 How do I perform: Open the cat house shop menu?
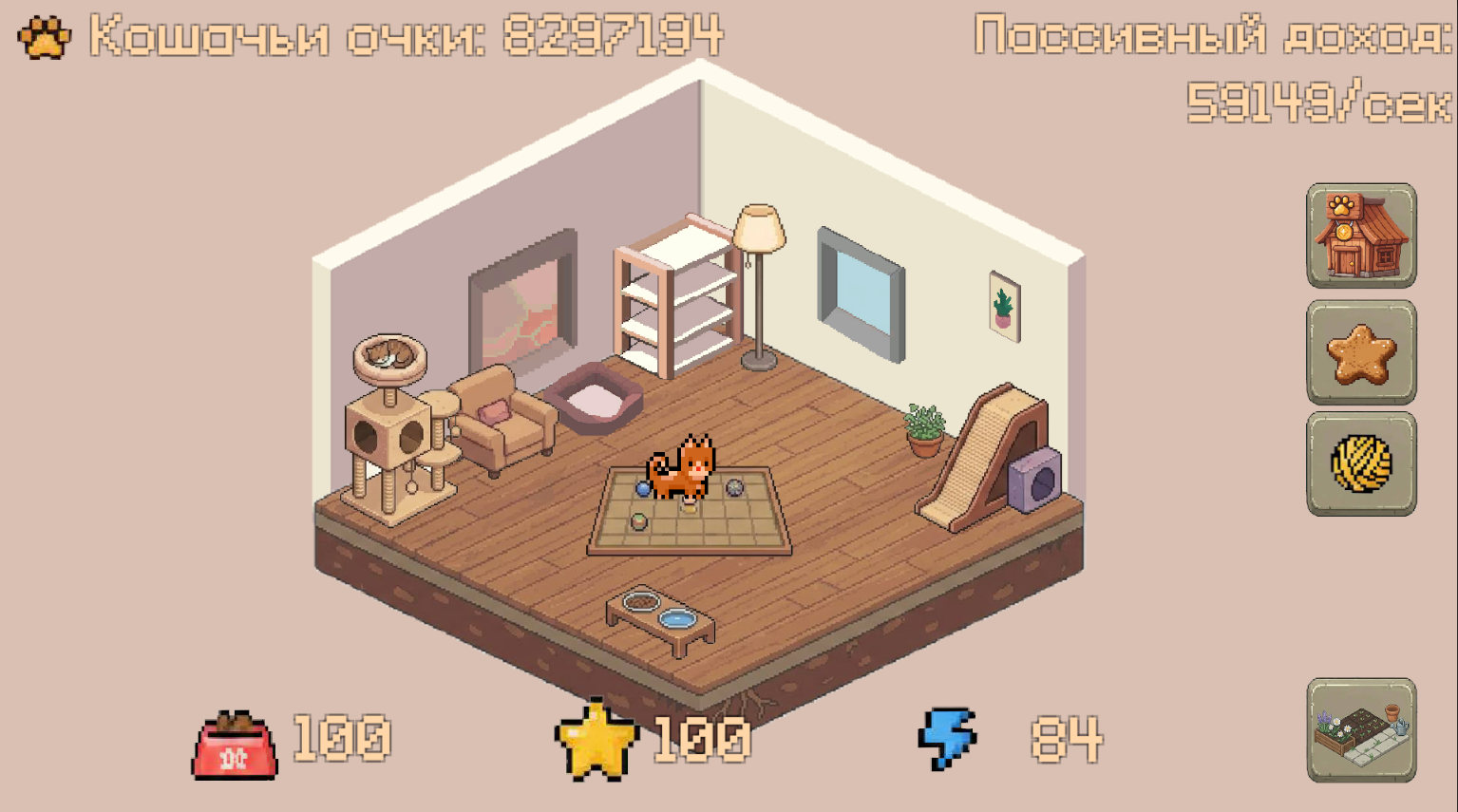(1360, 236)
